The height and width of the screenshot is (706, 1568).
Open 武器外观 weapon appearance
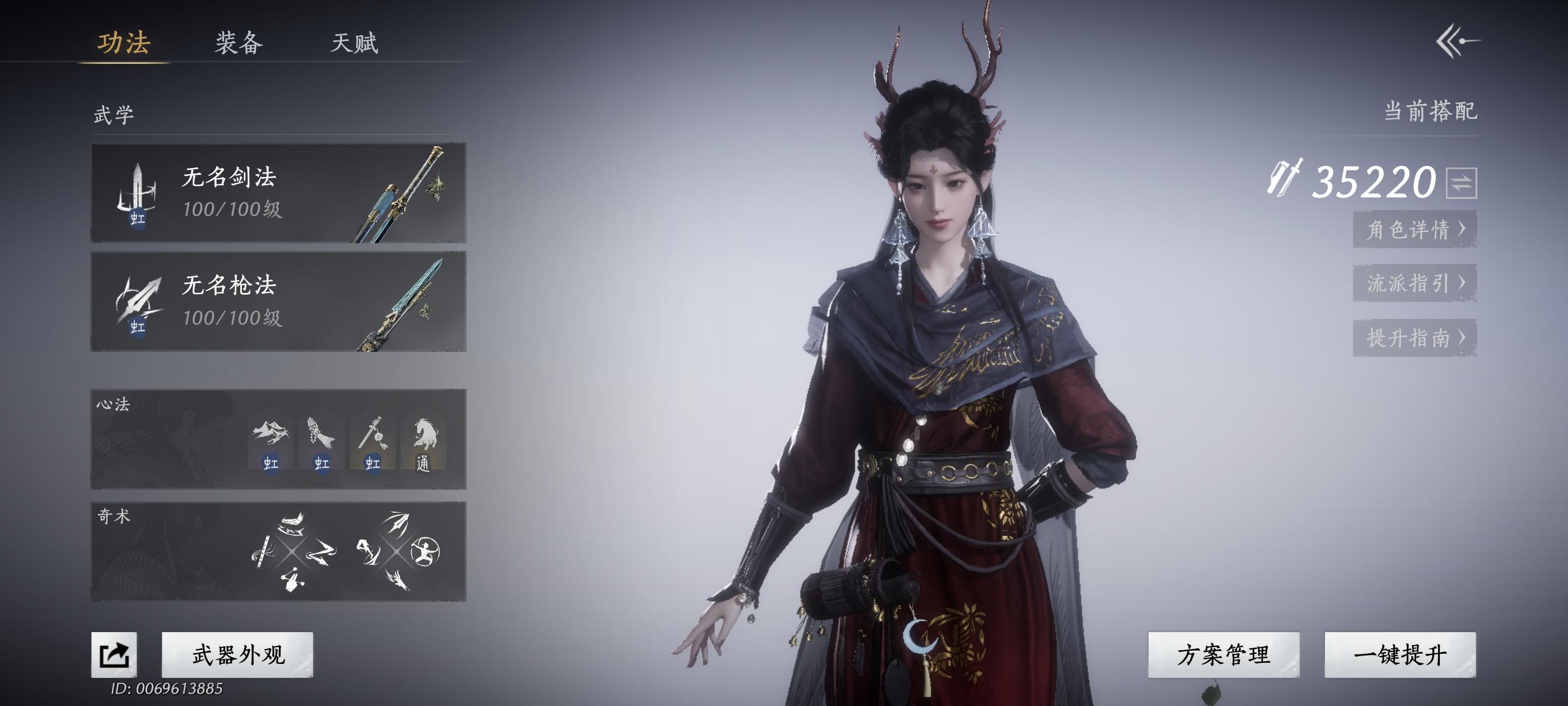tap(237, 655)
